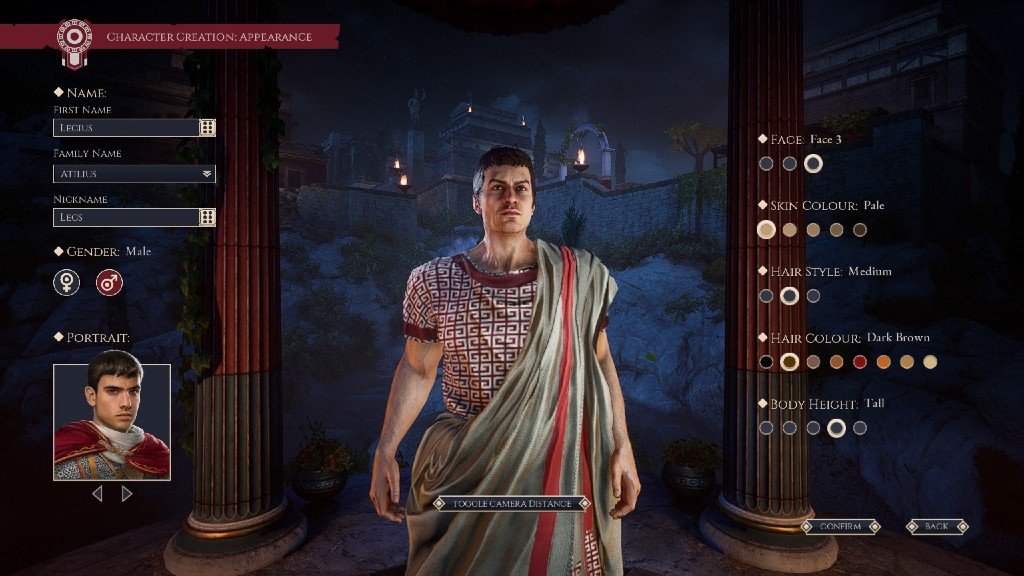Select the female gender symbol

pyautogui.click(x=67, y=283)
